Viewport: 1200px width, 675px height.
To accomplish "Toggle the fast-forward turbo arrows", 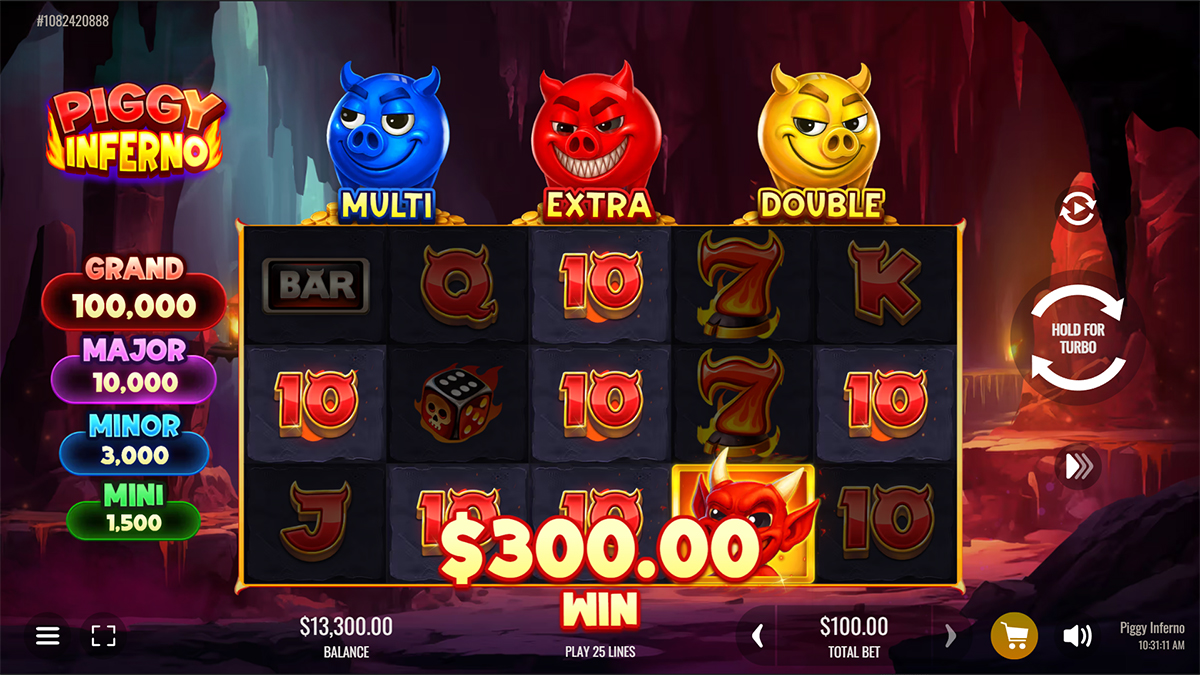I will (x=1078, y=466).
